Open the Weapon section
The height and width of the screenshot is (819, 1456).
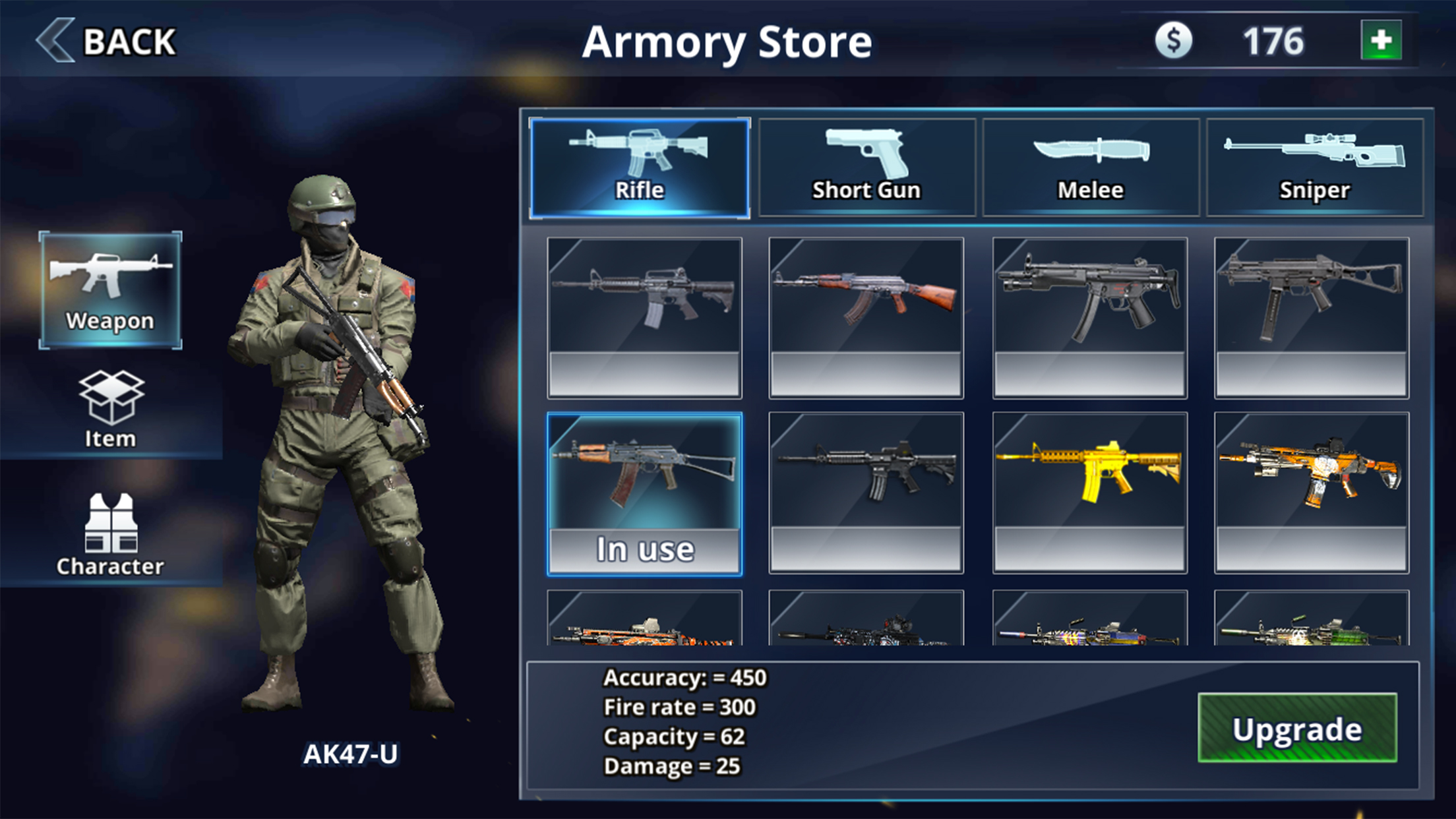coord(110,290)
